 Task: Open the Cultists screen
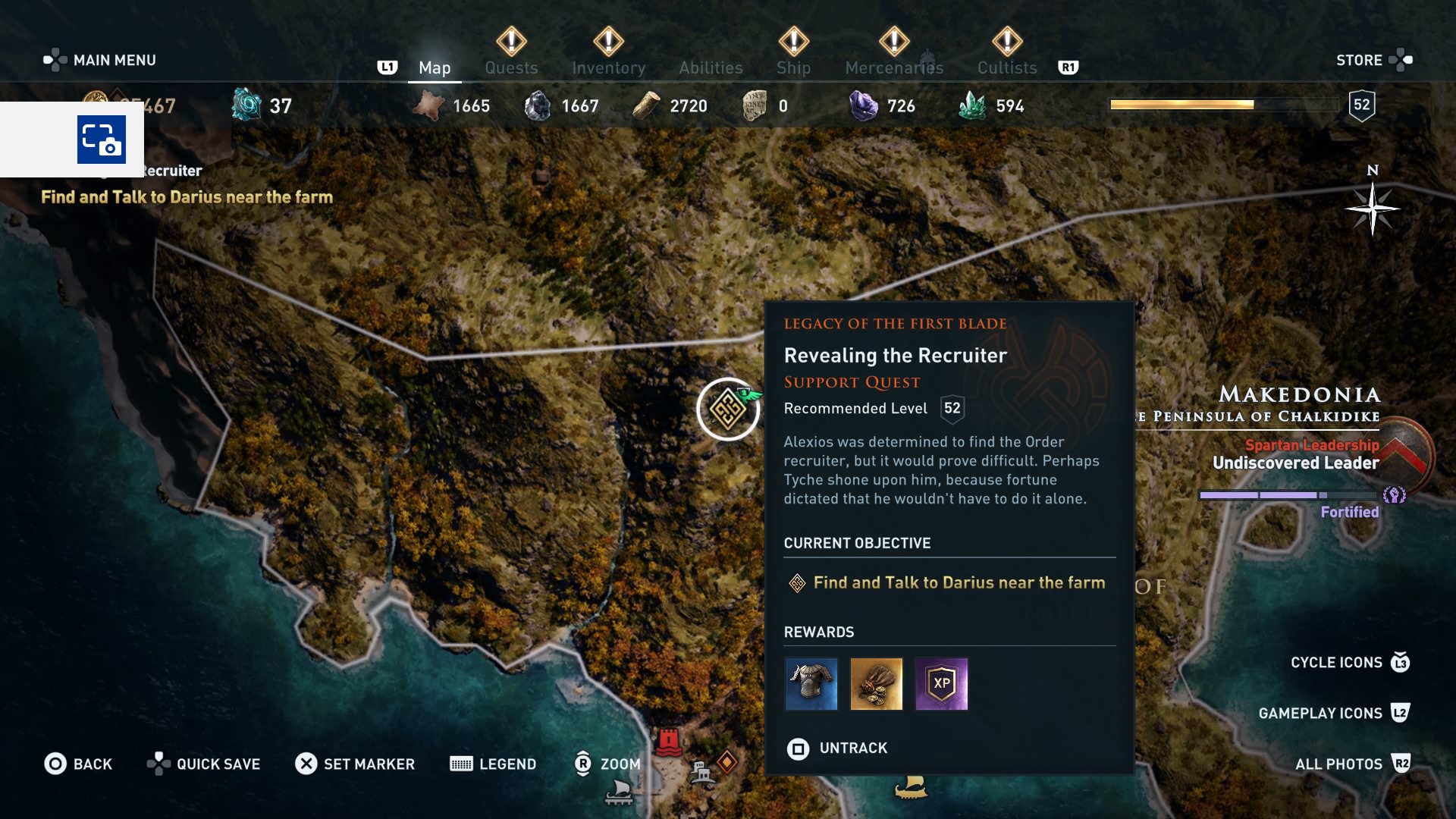(1006, 67)
